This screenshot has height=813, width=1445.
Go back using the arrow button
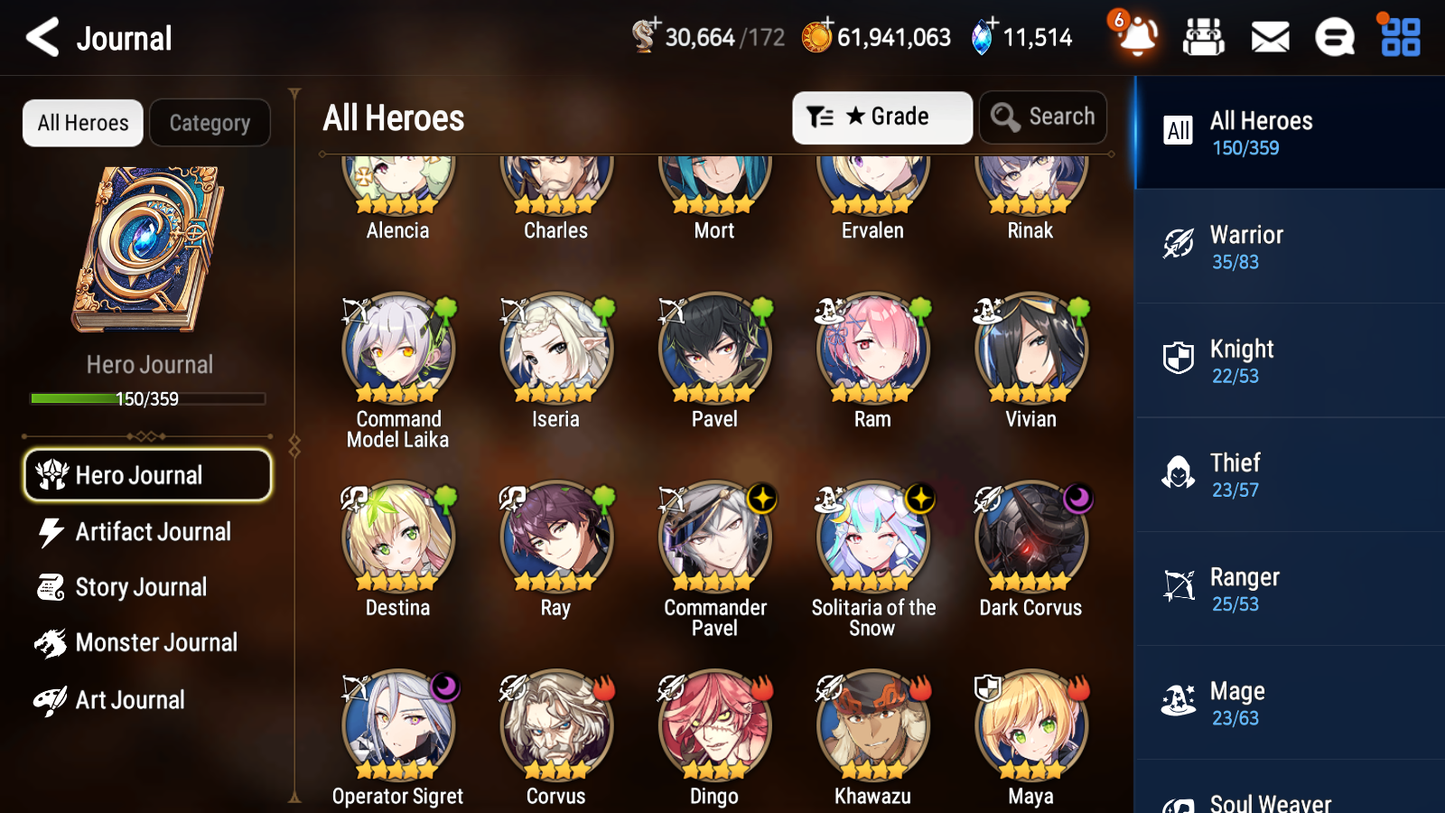42,36
